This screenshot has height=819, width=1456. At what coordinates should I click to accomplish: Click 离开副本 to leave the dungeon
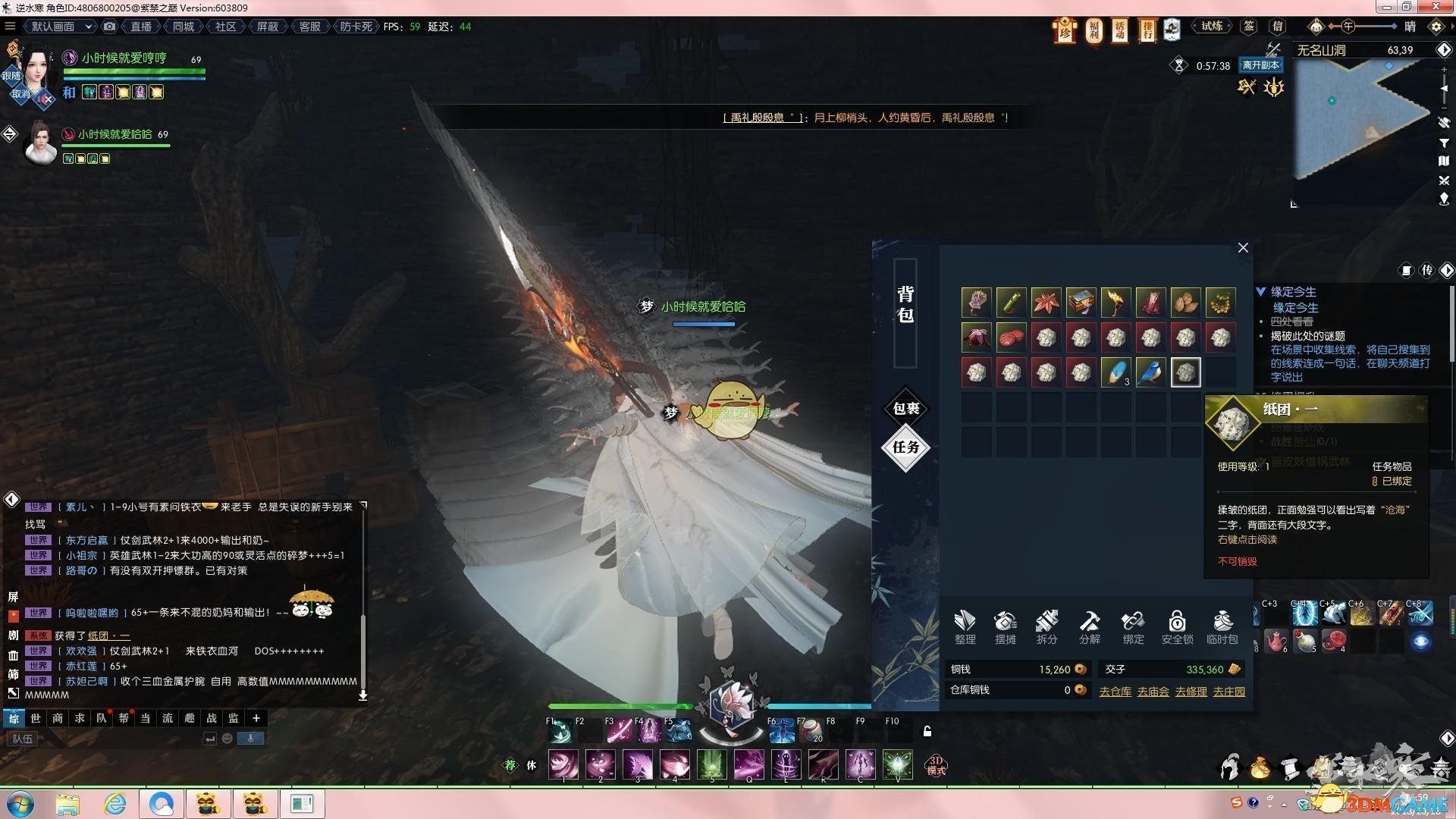(1260, 66)
